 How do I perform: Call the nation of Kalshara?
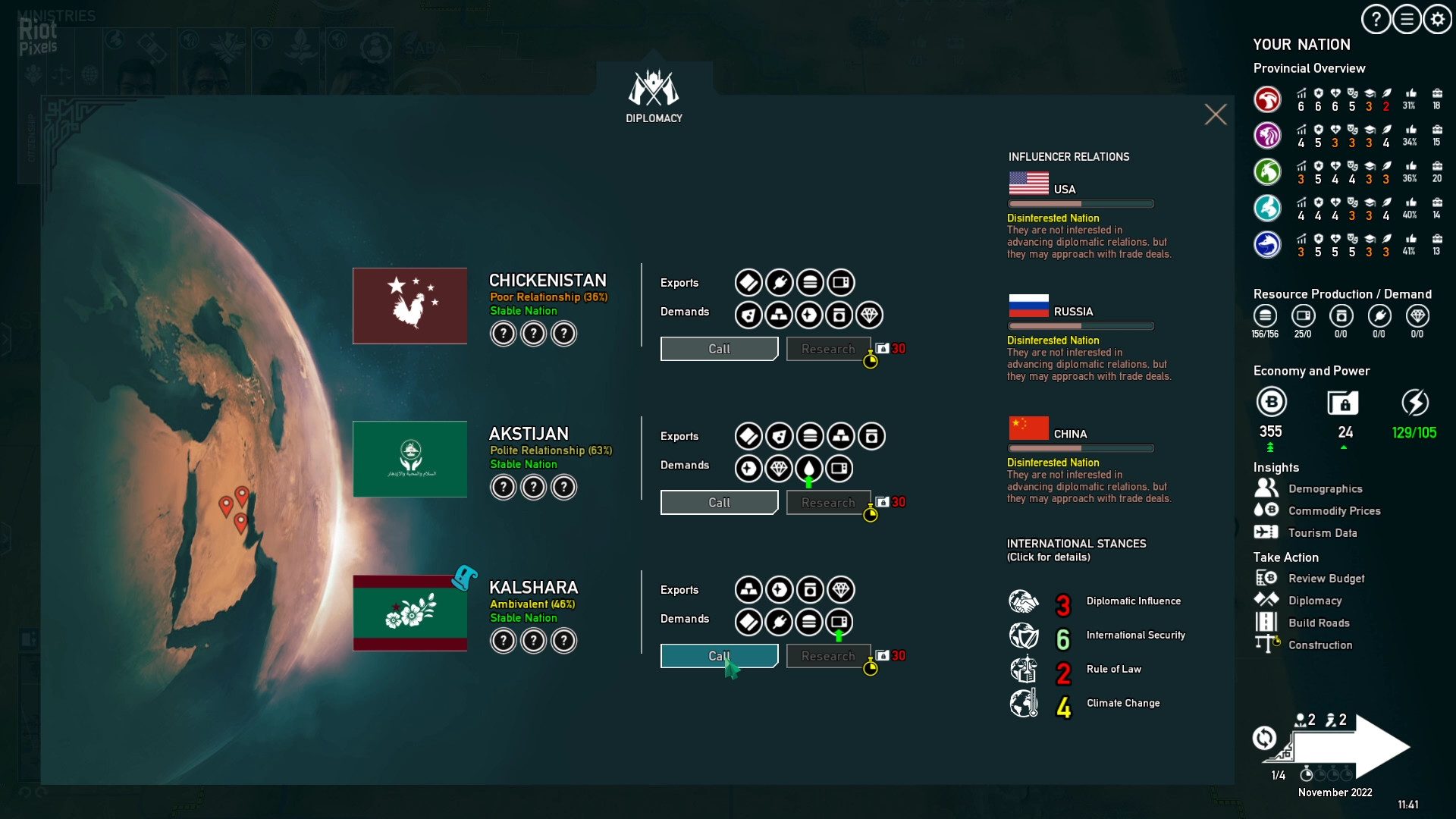pos(718,656)
